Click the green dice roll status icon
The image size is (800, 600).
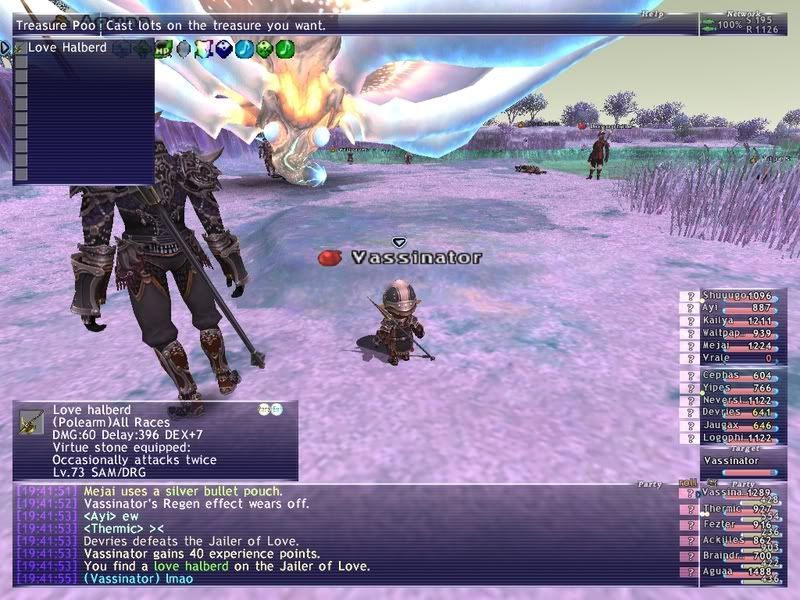[x=264, y=47]
